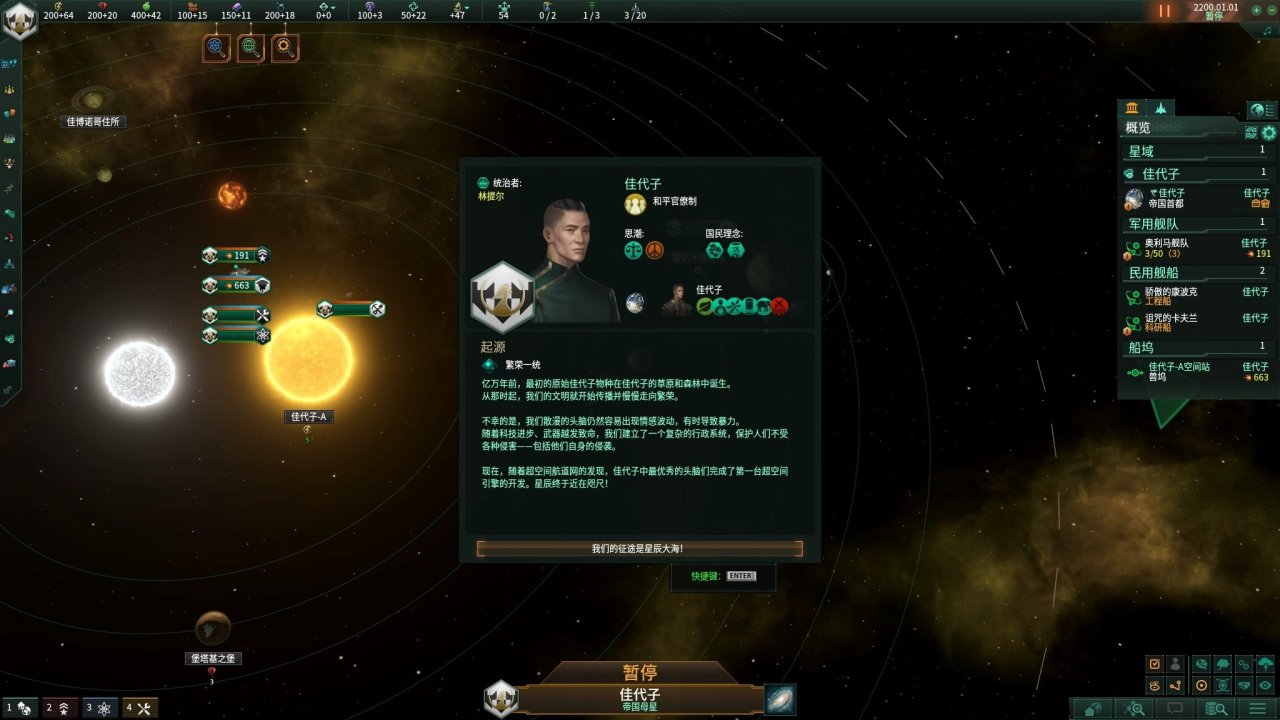Increase game speed with plus button

click(x=1257, y=10)
